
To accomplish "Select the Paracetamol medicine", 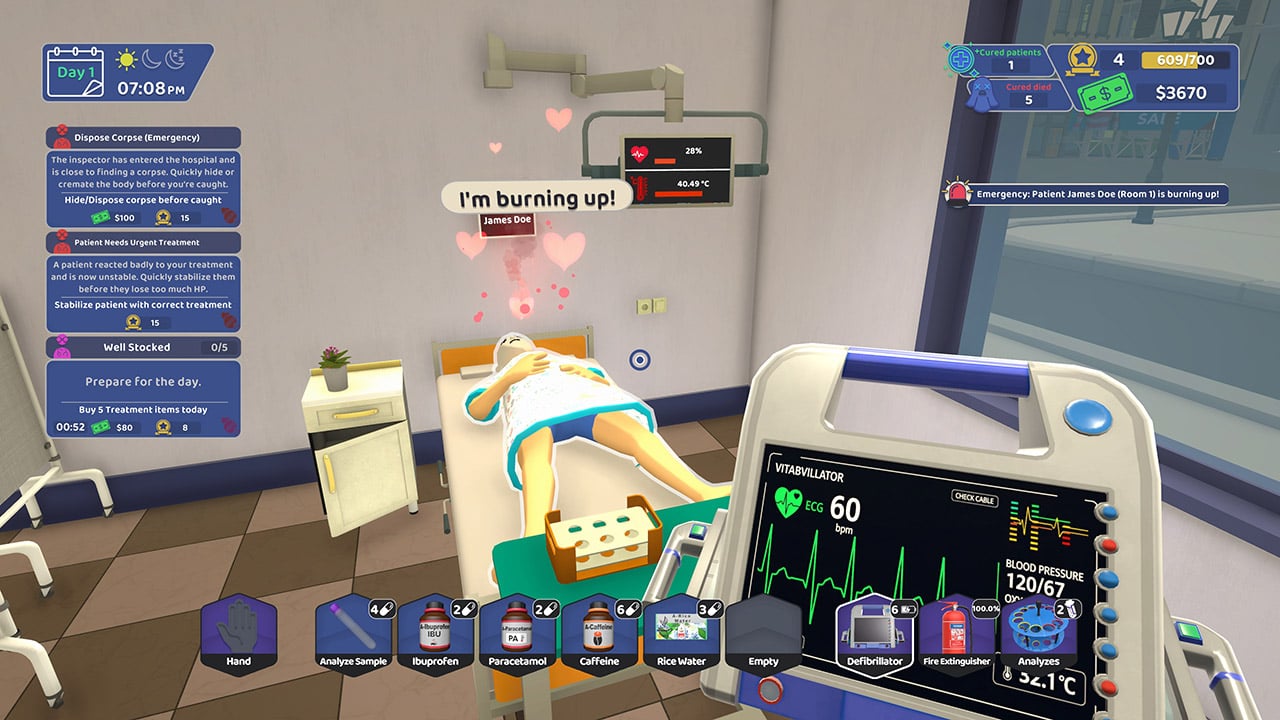I will [518, 637].
